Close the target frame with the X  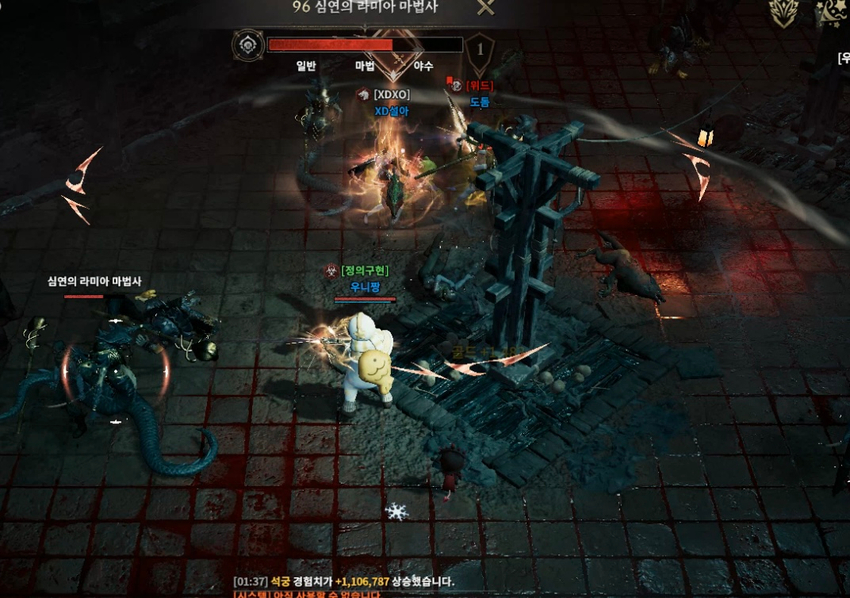click(485, 8)
